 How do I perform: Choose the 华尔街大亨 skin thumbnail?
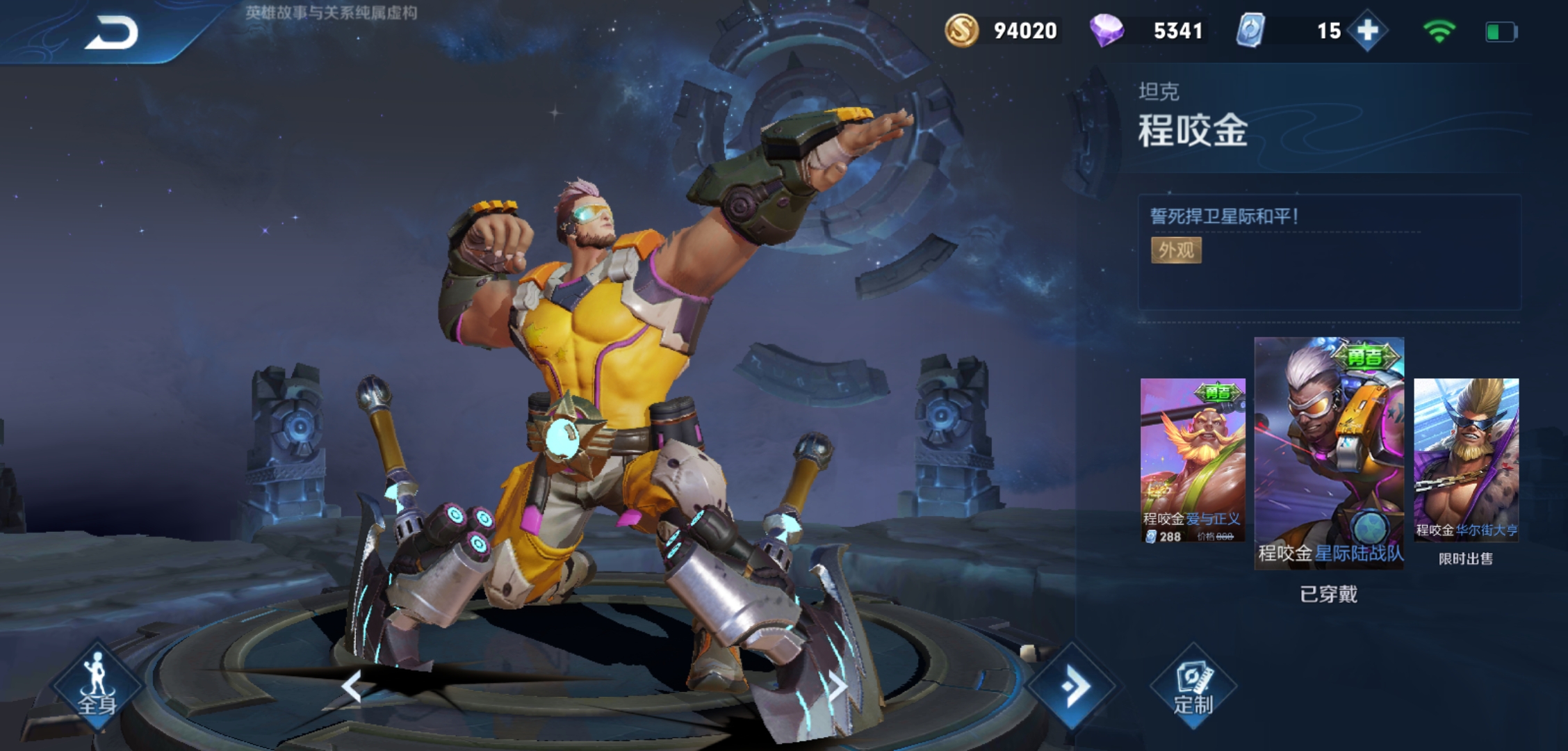1466,460
